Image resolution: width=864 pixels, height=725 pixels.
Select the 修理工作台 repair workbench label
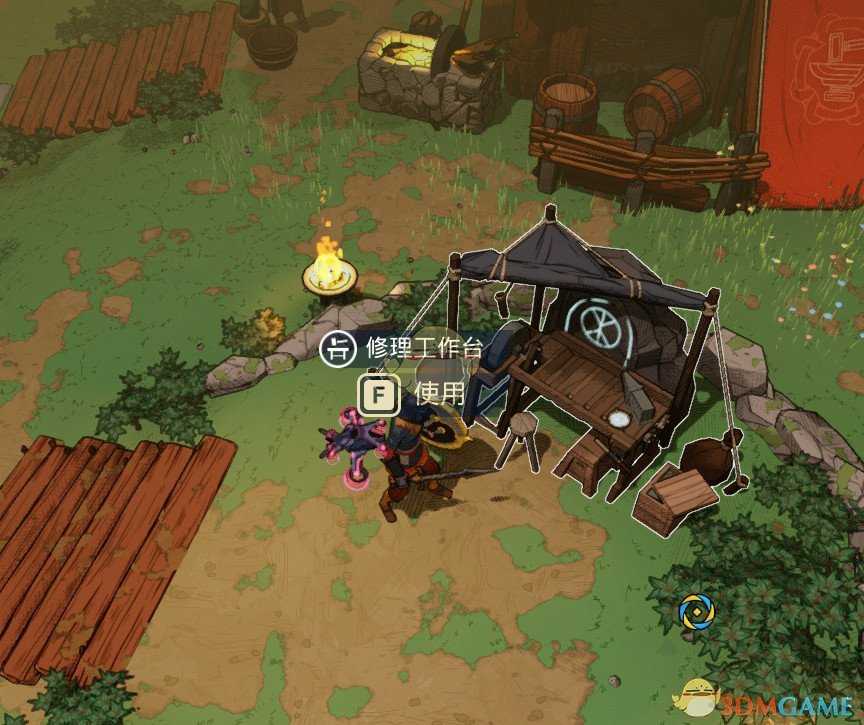(x=423, y=349)
